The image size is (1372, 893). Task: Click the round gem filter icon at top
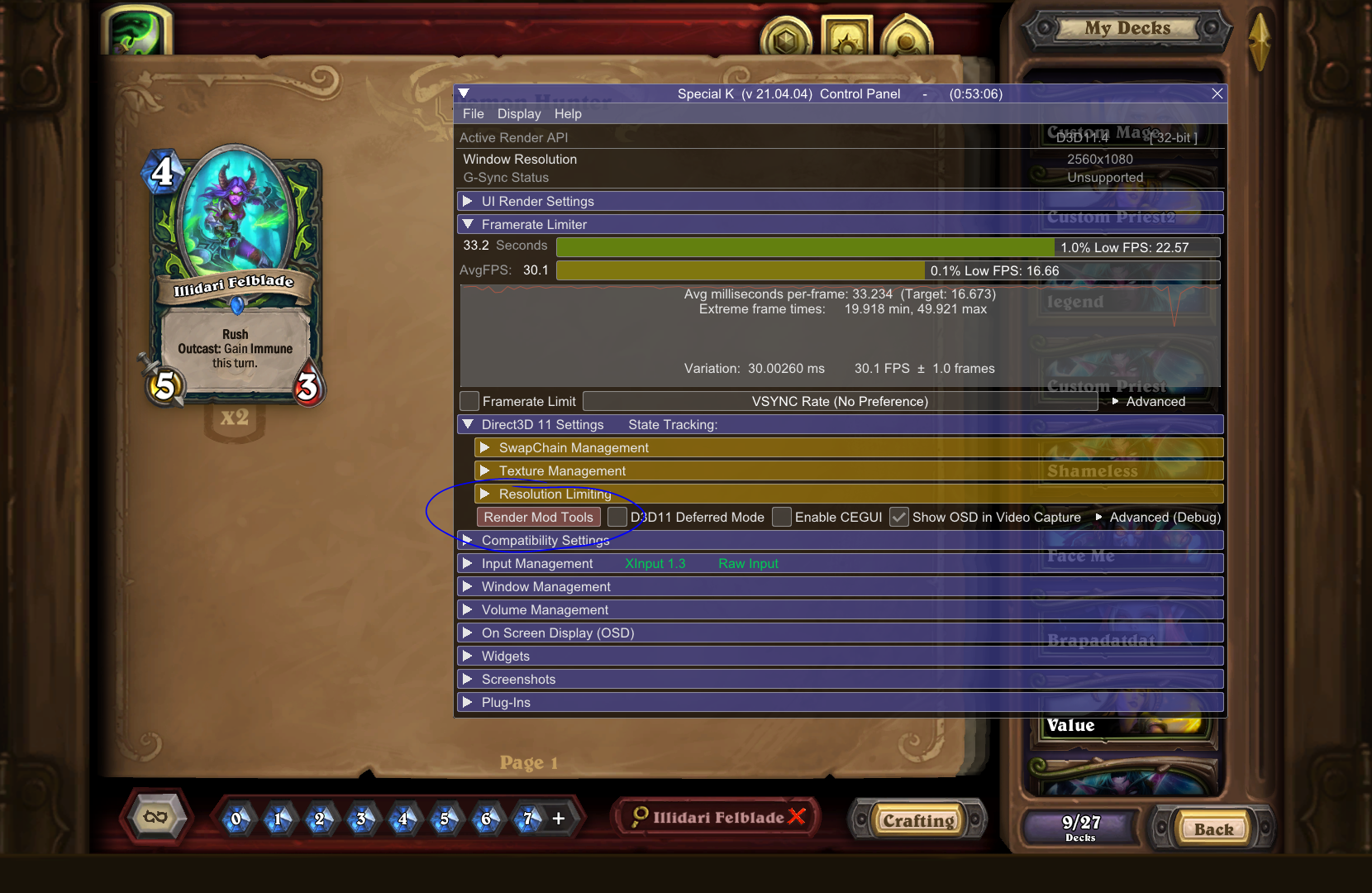(x=785, y=36)
